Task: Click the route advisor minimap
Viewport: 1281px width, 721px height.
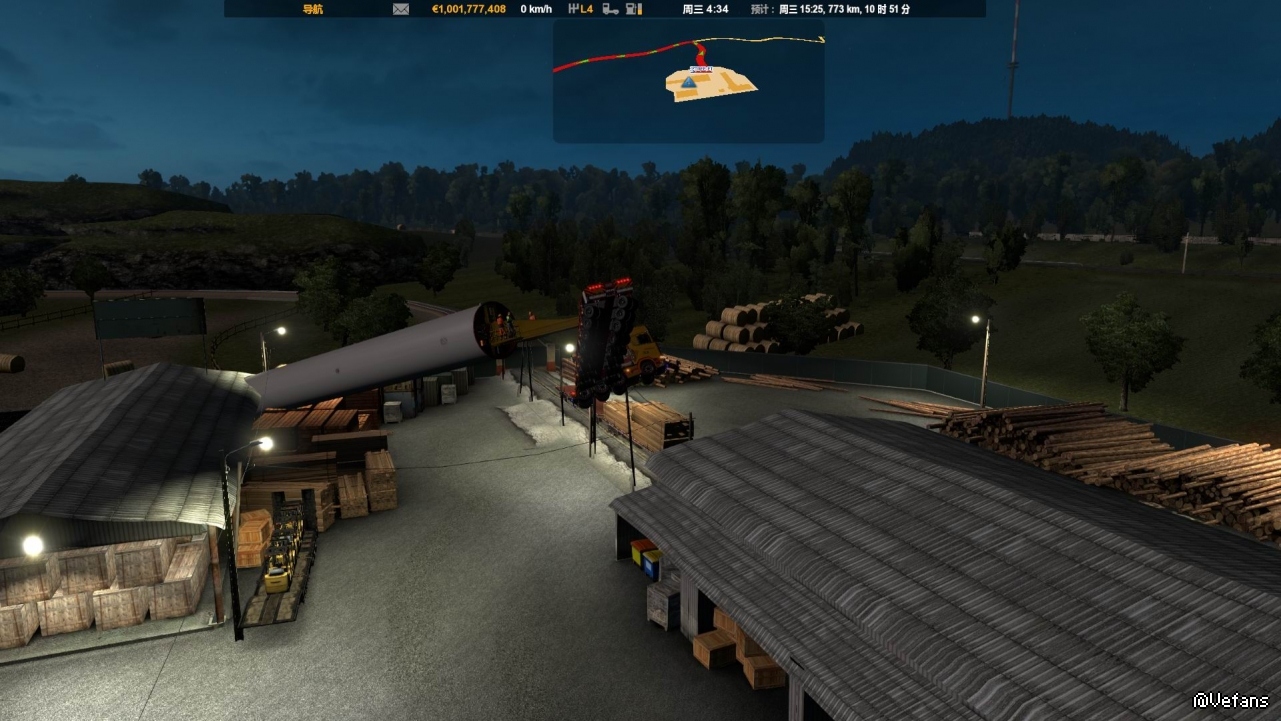Action: click(689, 81)
